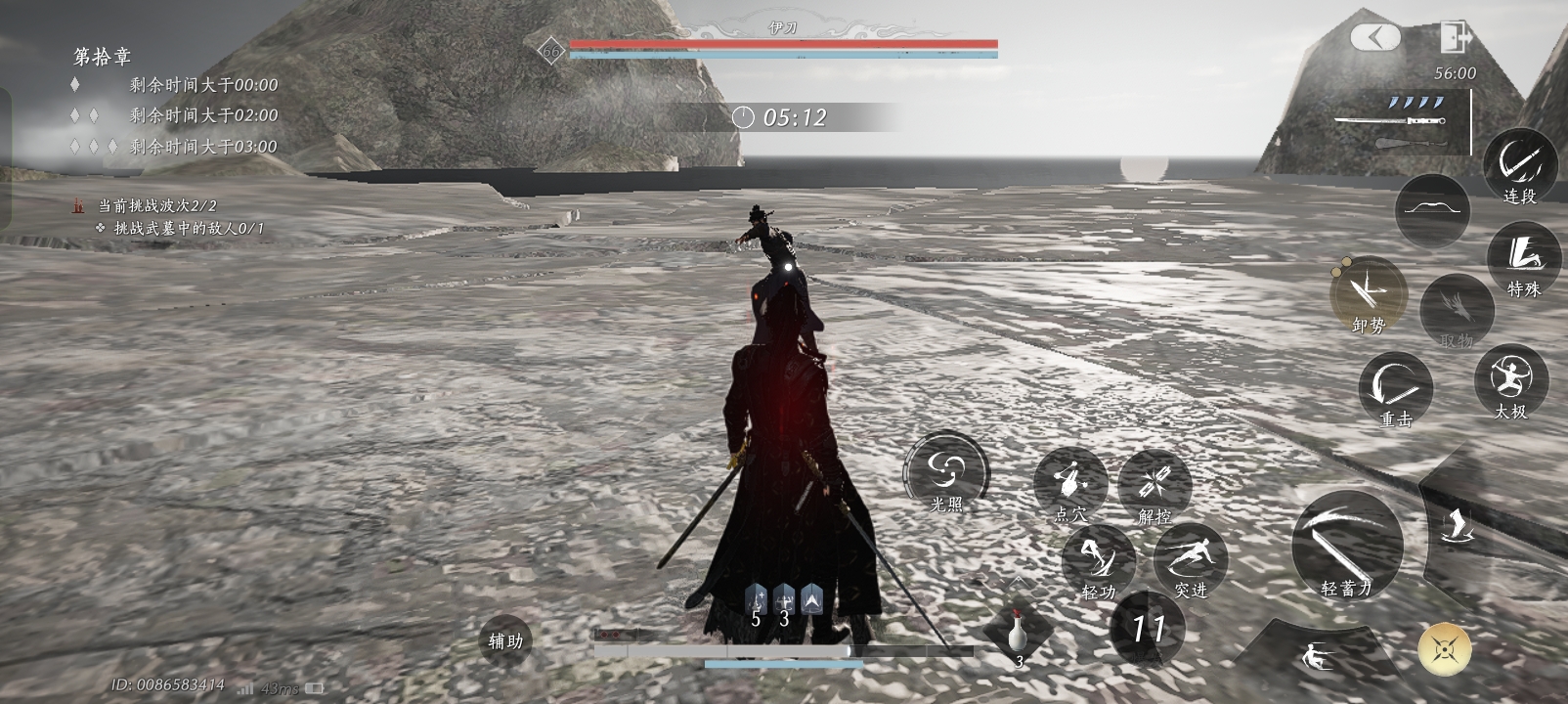
Task: Click the 伊刃 boss health bar
Action: (782, 43)
